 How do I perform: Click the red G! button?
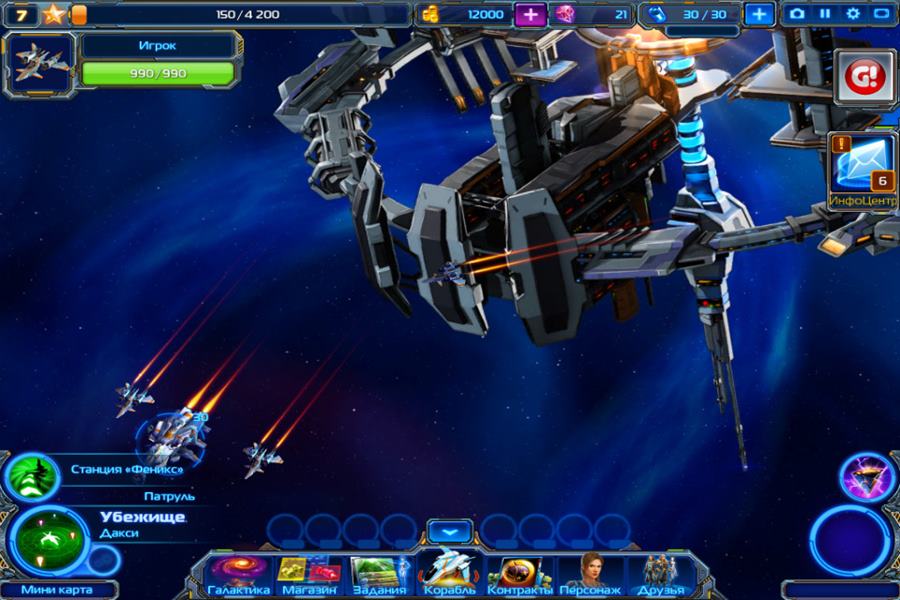[863, 76]
